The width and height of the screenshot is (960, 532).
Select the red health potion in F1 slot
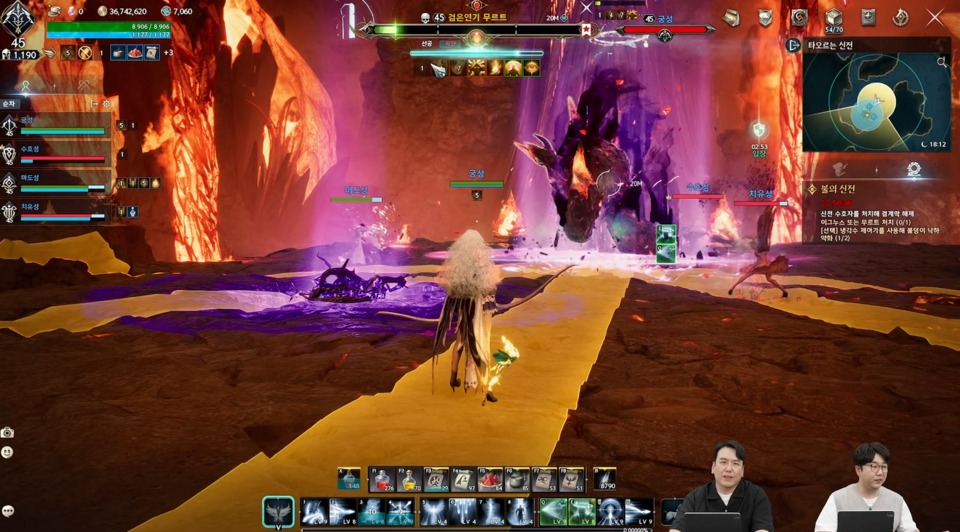pyautogui.click(x=381, y=480)
